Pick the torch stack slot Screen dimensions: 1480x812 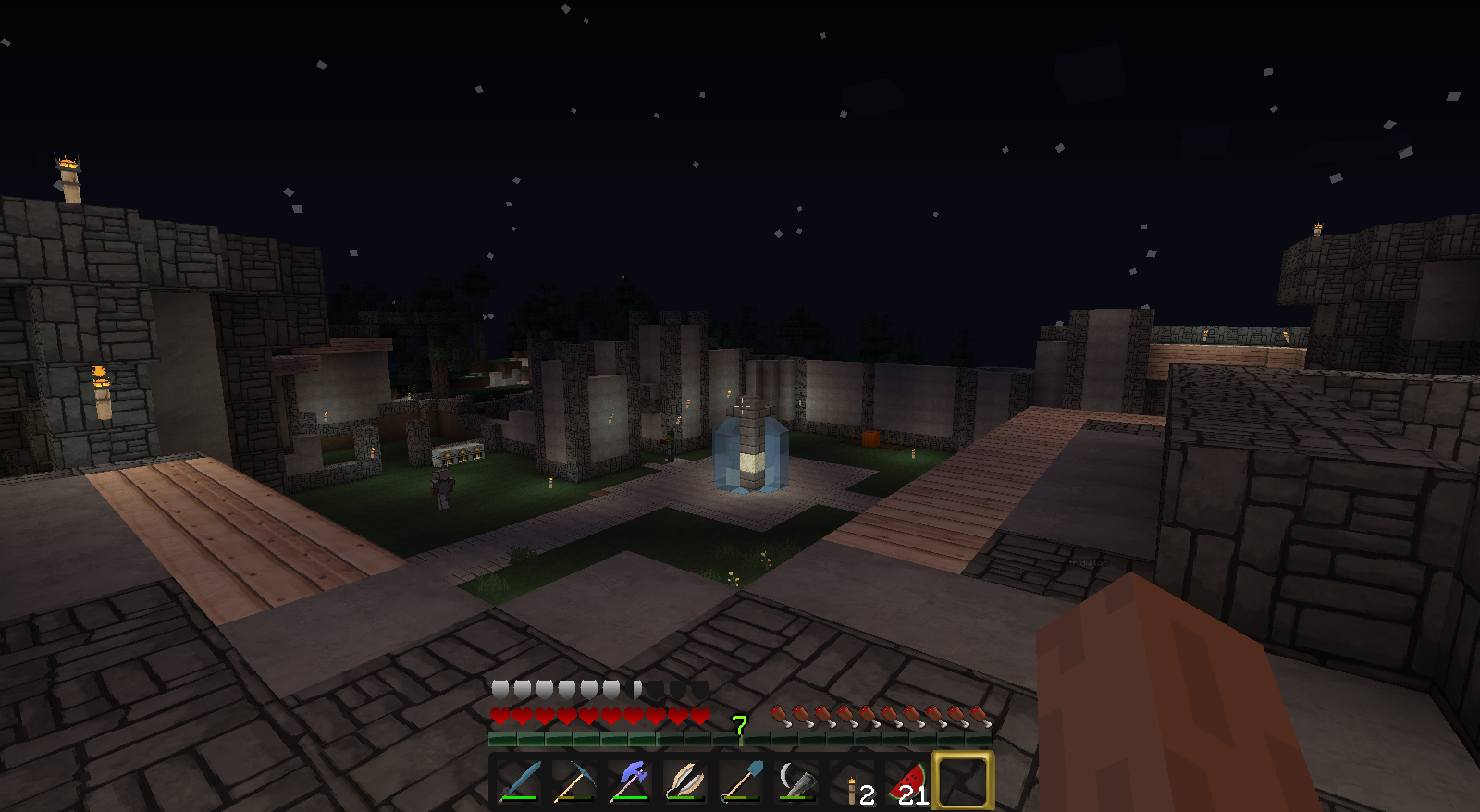tap(852, 781)
